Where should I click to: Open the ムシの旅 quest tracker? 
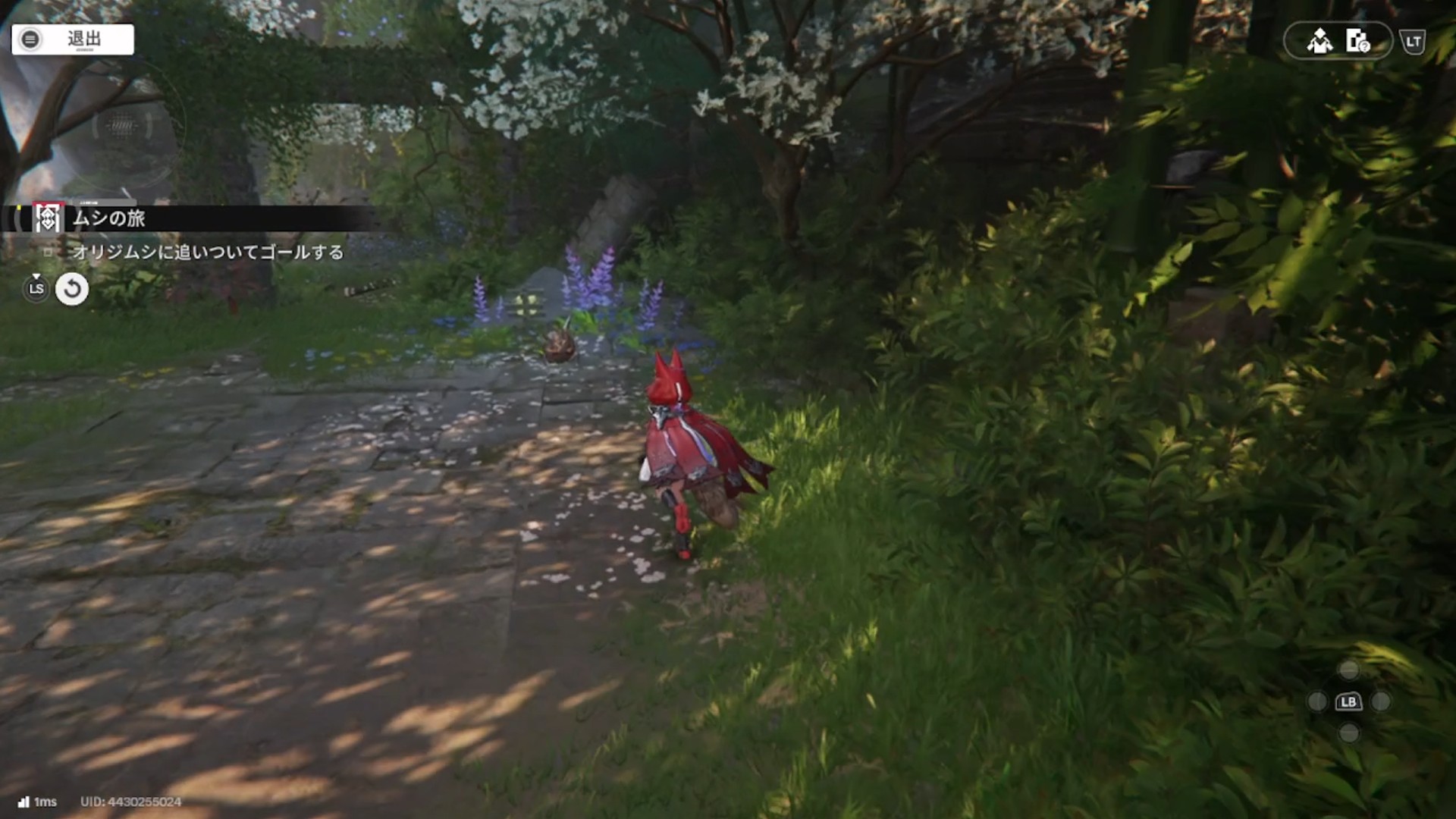109,218
